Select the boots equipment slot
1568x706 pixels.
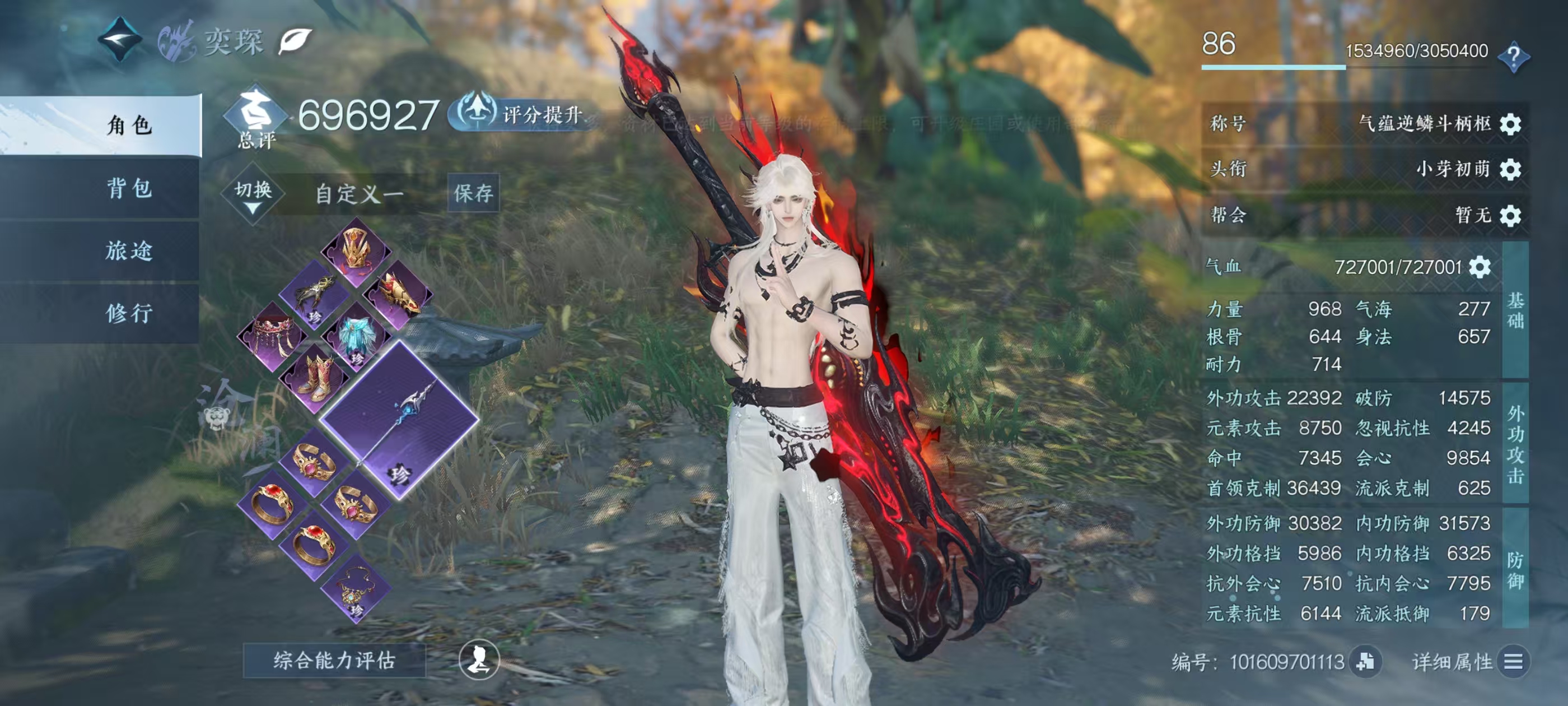(315, 378)
